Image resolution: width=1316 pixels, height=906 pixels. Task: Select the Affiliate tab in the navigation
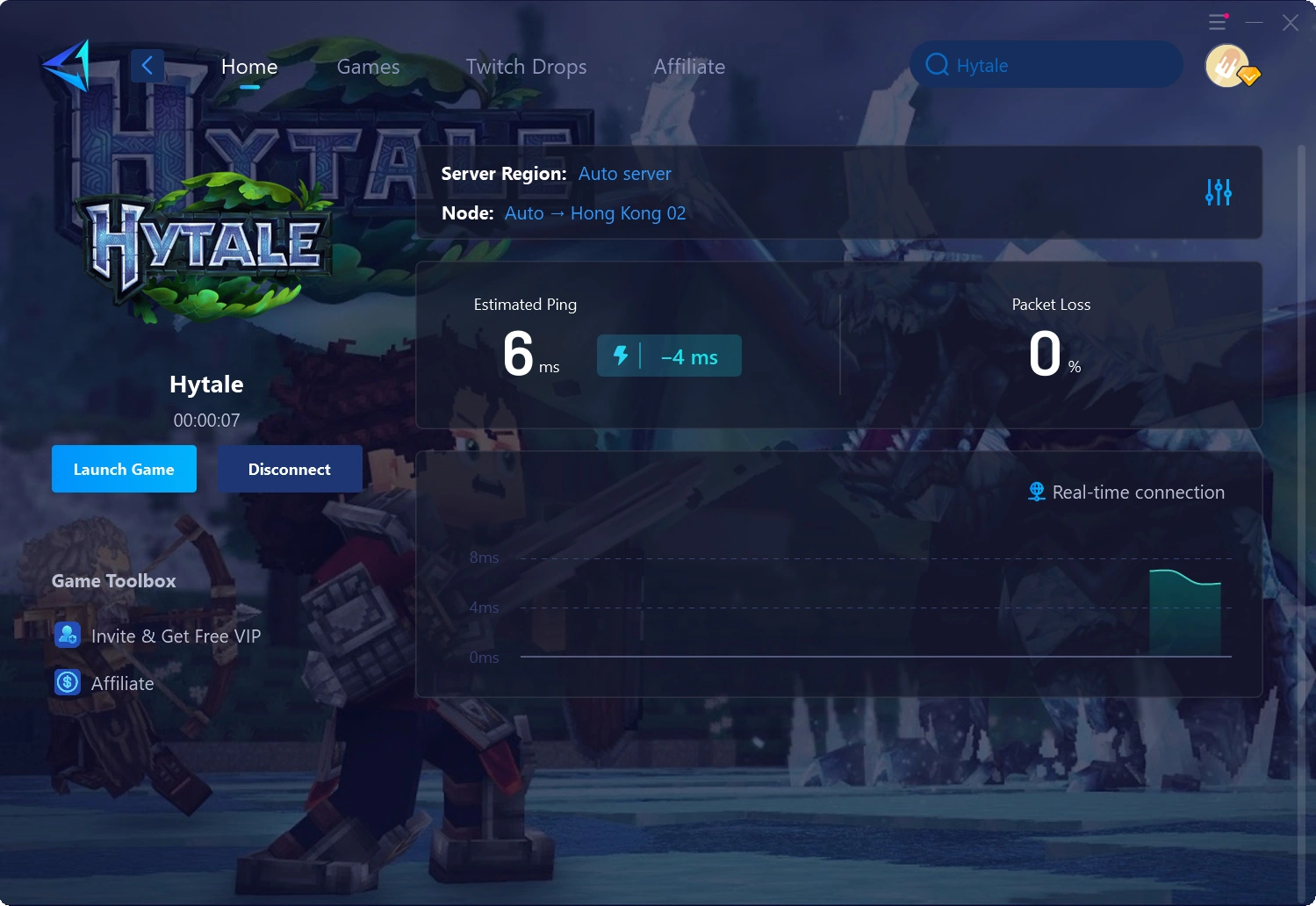click(x=689, y=66)
